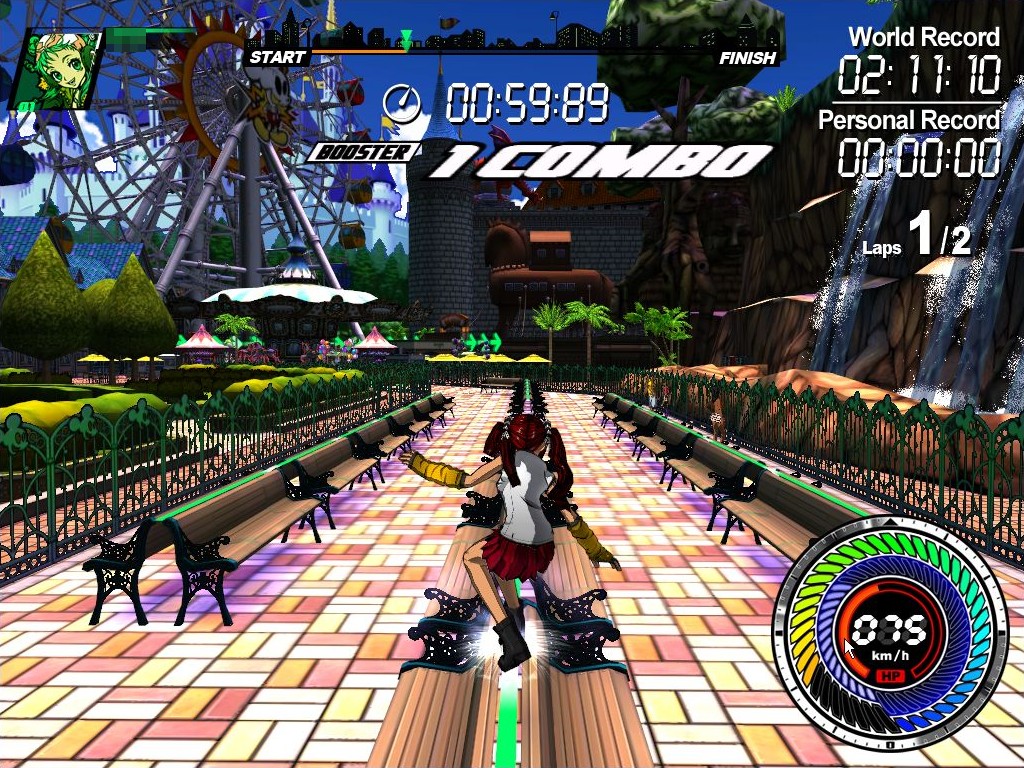Viewport: 1024px width, 768px height.
Task: Click the circular speedometer gauge
Action: pyautogui.click(x=889, y=632)
